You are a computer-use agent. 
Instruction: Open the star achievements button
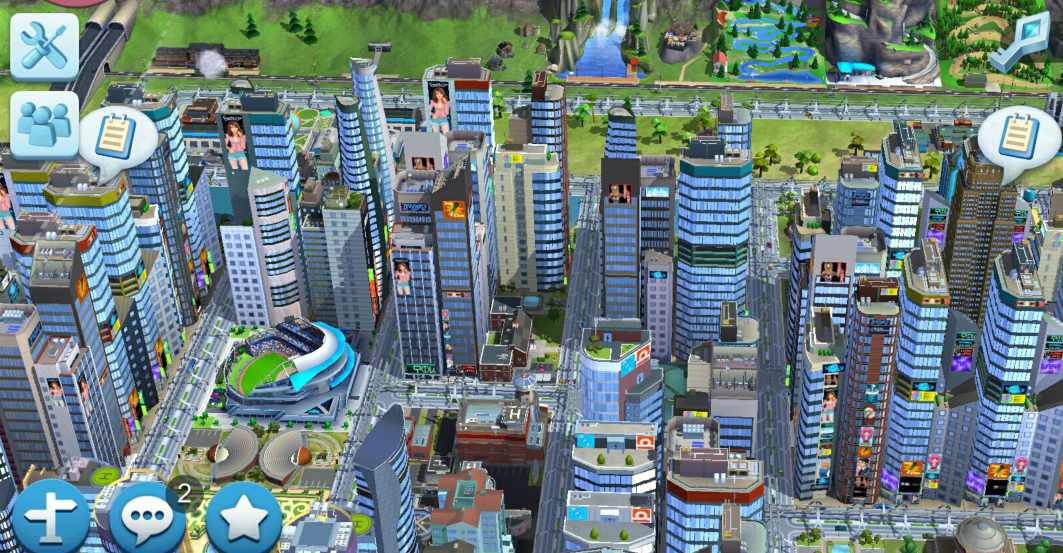[243, 519]
